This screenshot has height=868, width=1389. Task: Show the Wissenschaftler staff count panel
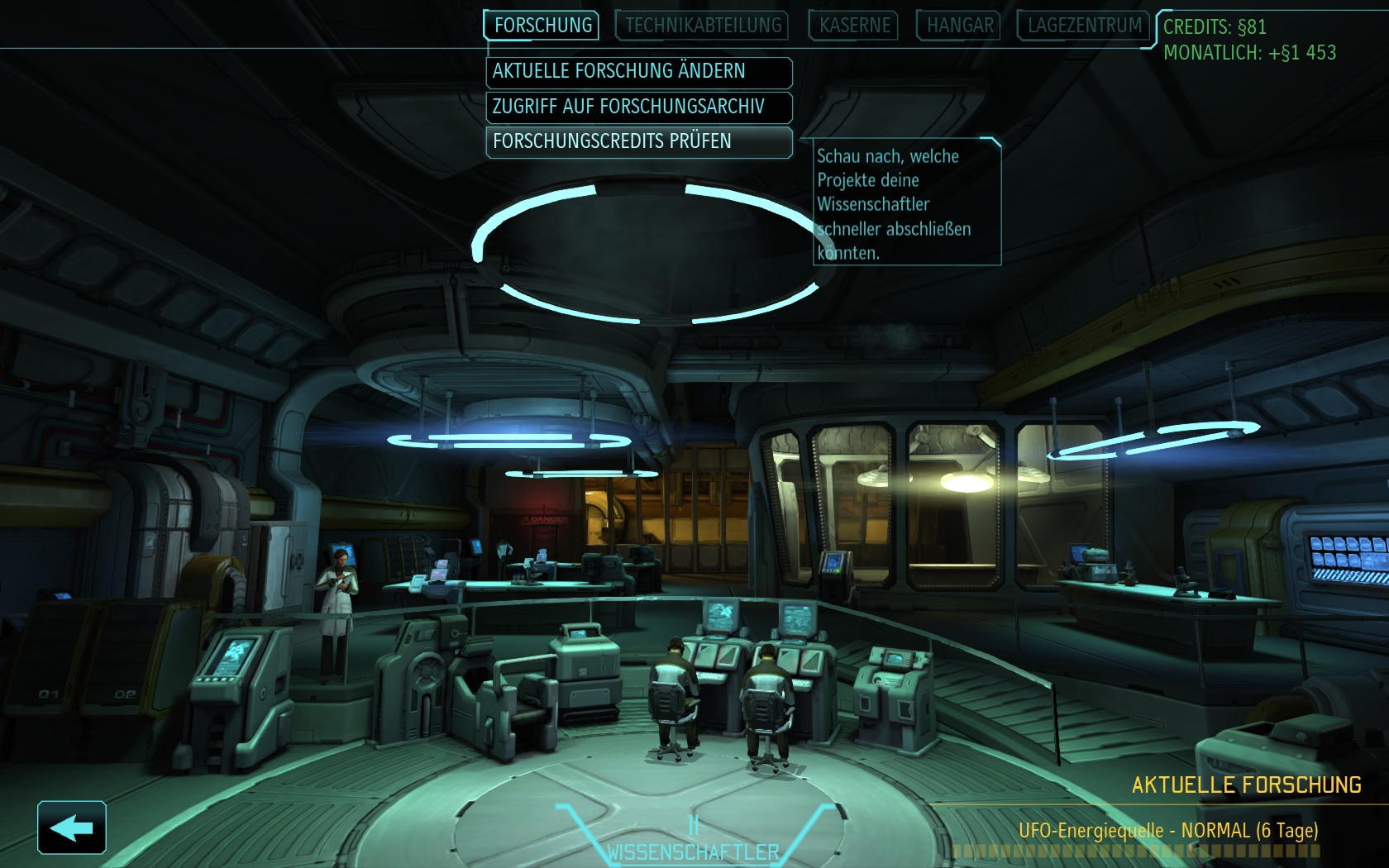pos(693,842)
